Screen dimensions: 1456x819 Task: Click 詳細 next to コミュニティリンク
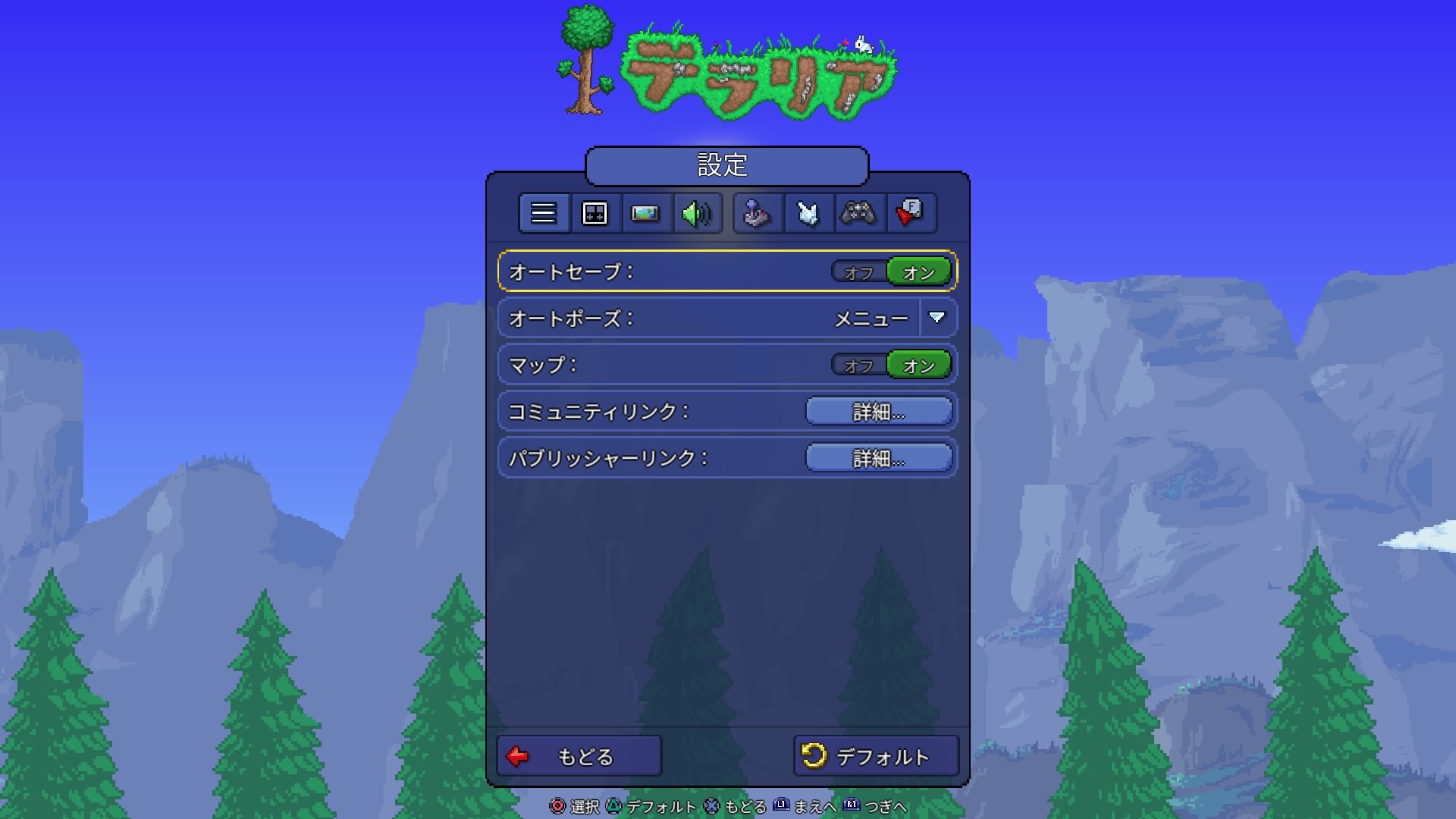877,410
